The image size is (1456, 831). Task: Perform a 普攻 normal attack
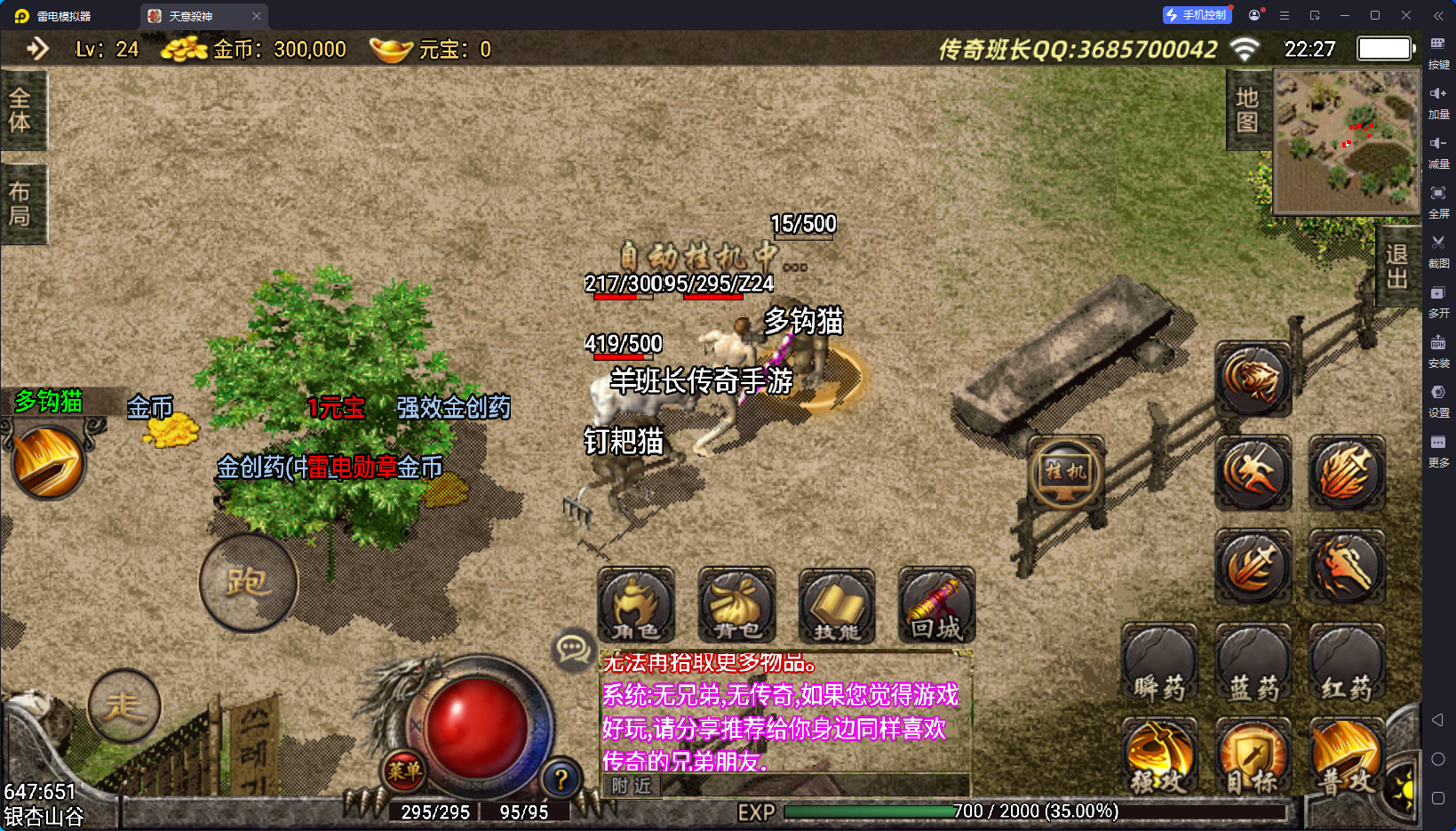(x=1347, y=756)
